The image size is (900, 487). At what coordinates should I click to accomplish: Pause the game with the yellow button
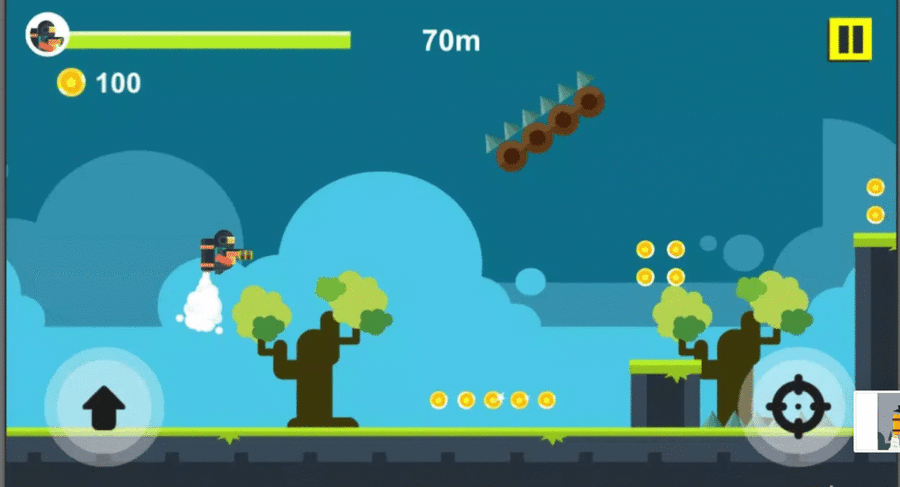(849, 40)
